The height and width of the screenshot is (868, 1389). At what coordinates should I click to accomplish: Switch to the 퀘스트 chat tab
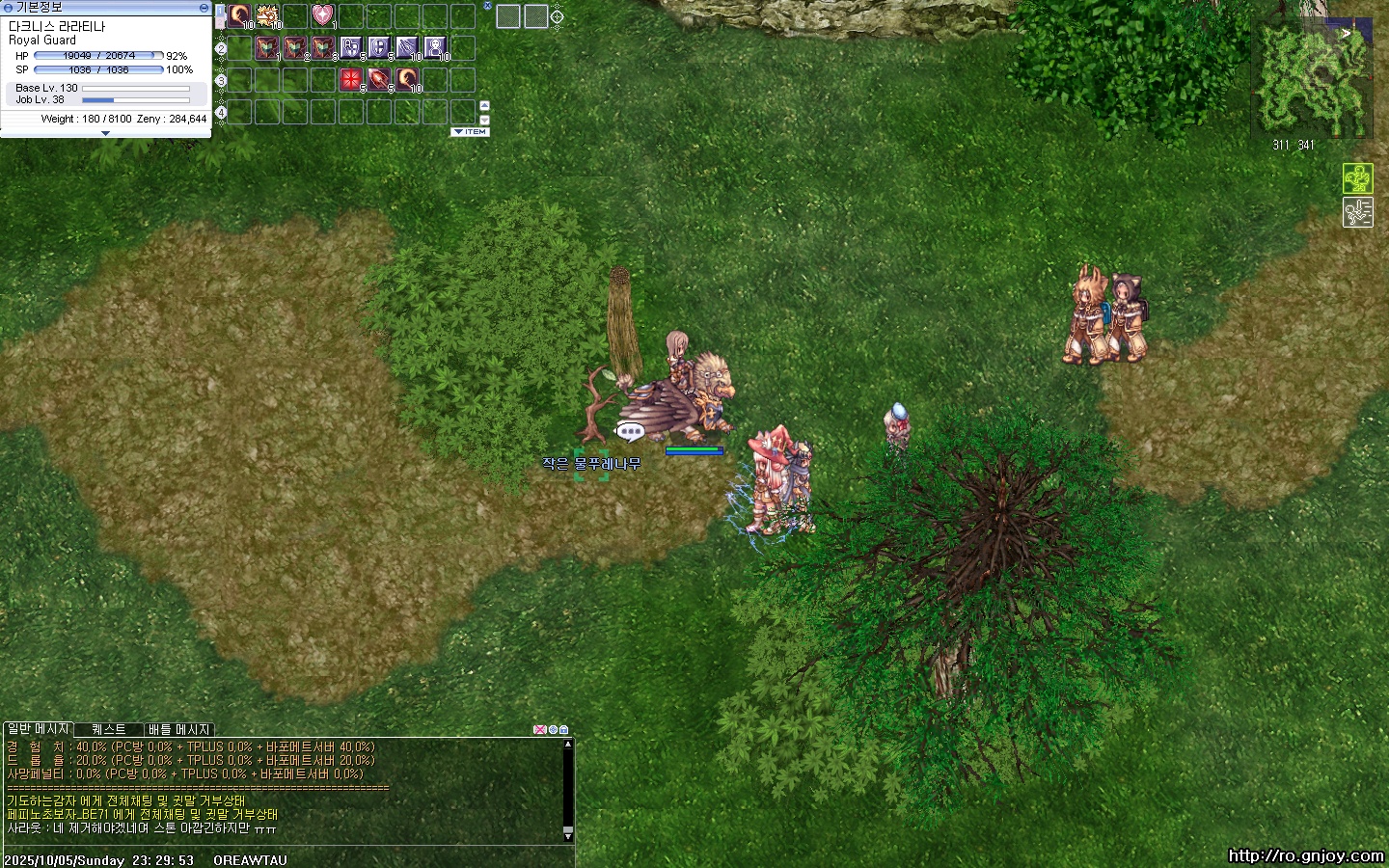coord(108,729)
